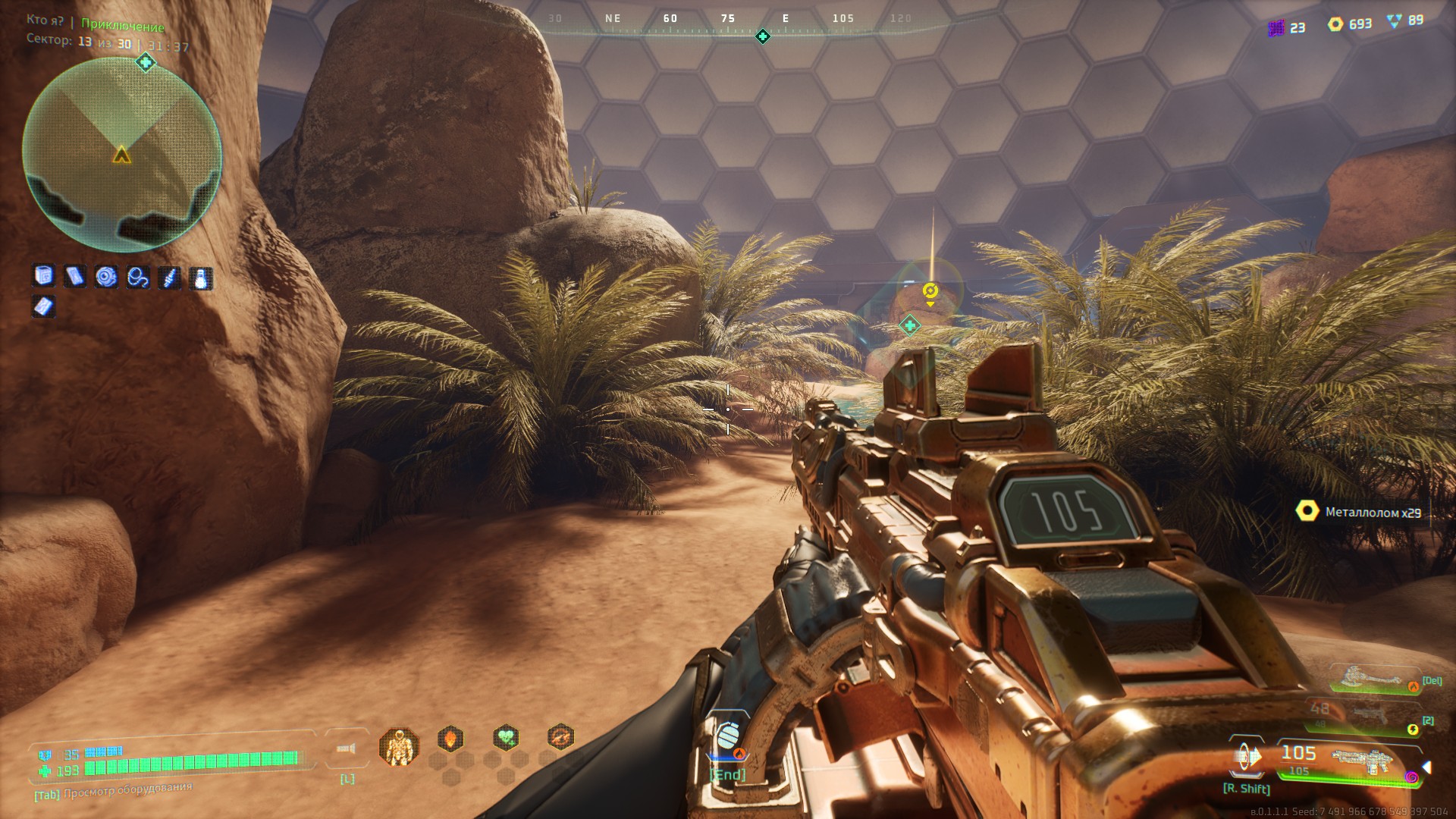This screenshot has width=1456, height=819.
Task: Select the coiled cable item icon
Action: (x=138, y=278)
